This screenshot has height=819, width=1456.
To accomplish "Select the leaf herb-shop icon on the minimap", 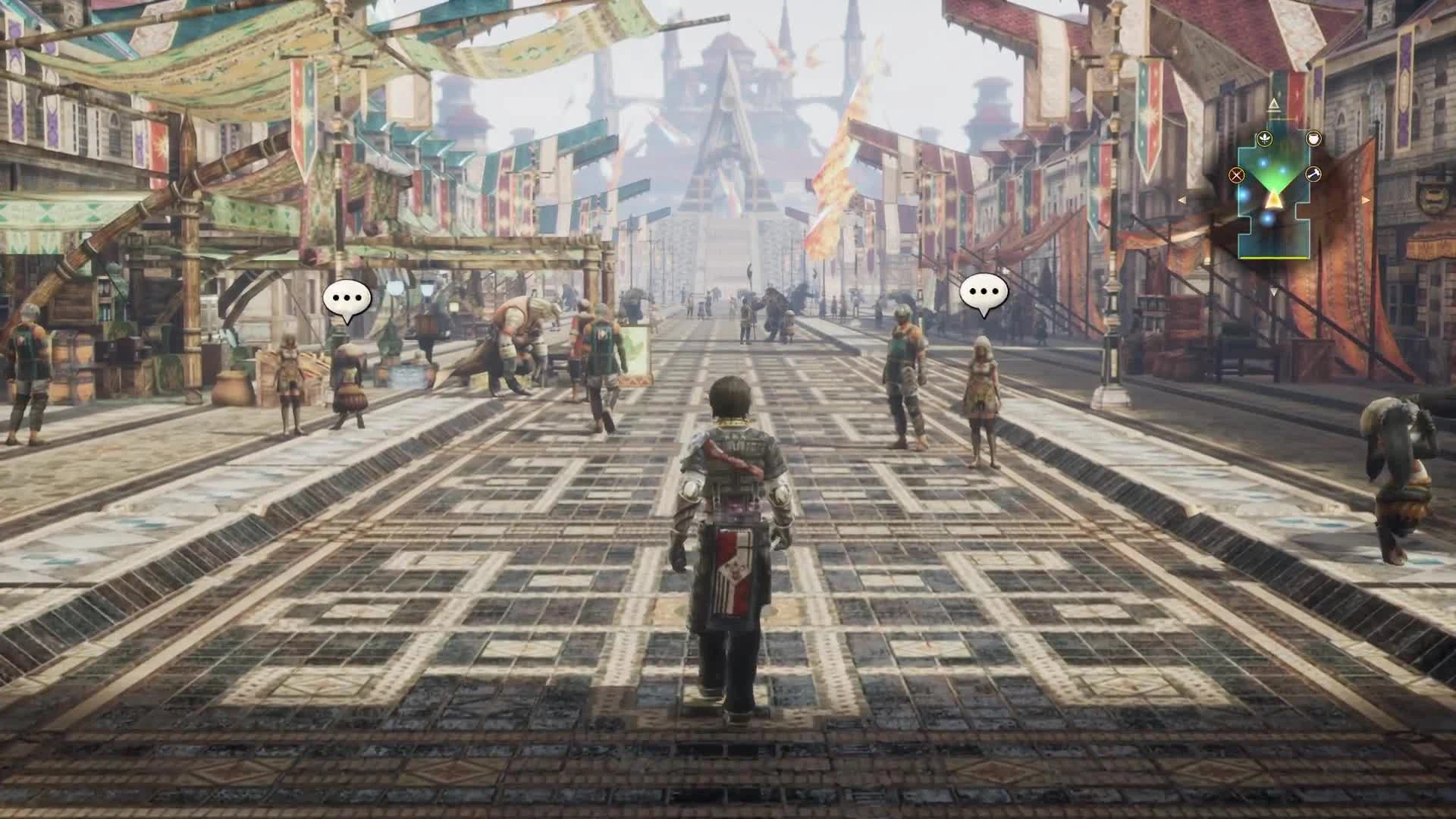I will click(1265, 138).
